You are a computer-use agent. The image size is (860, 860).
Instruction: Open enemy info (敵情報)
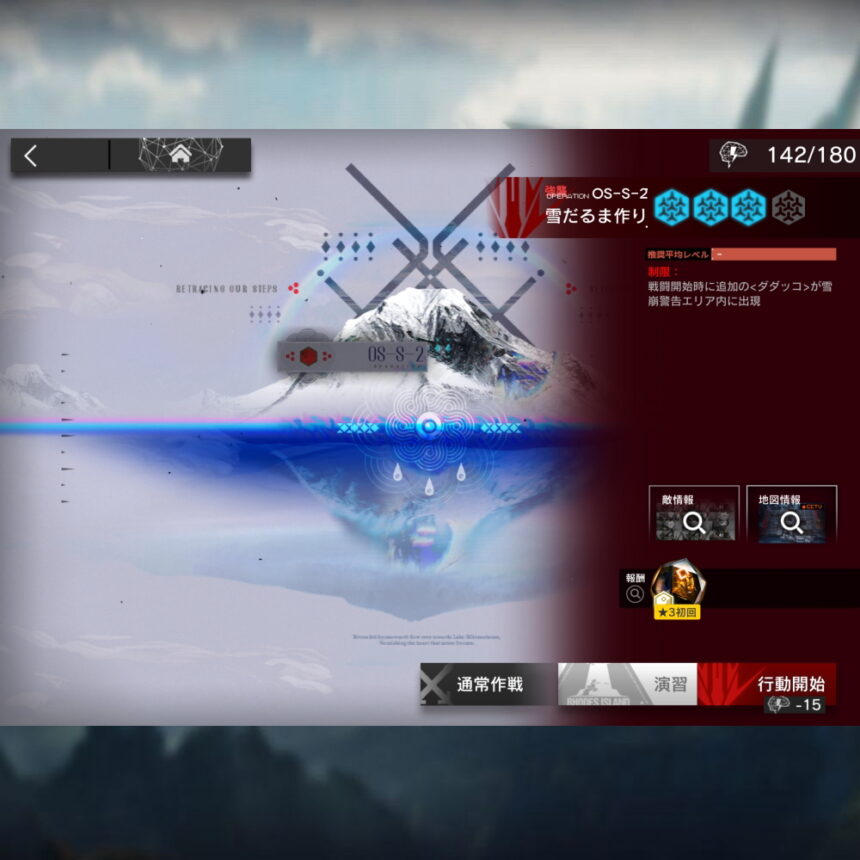[693, 514]
